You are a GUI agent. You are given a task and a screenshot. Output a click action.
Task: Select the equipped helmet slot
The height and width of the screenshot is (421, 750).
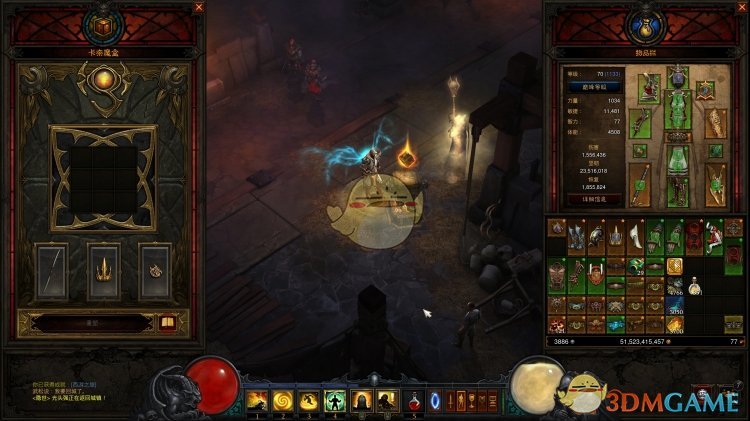click(x=679, y=76)
